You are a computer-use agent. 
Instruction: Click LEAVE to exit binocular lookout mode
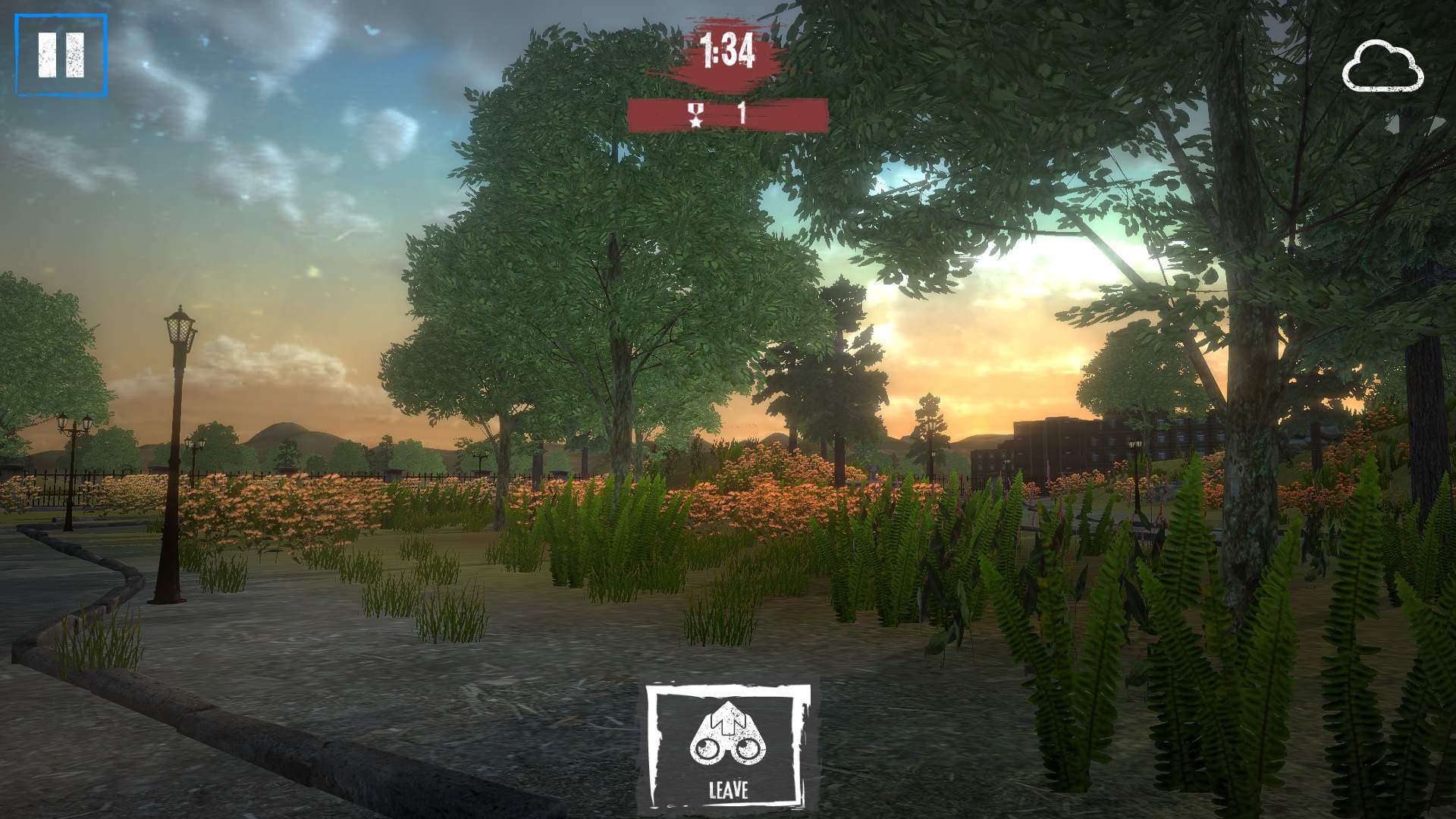click(730, 791)
